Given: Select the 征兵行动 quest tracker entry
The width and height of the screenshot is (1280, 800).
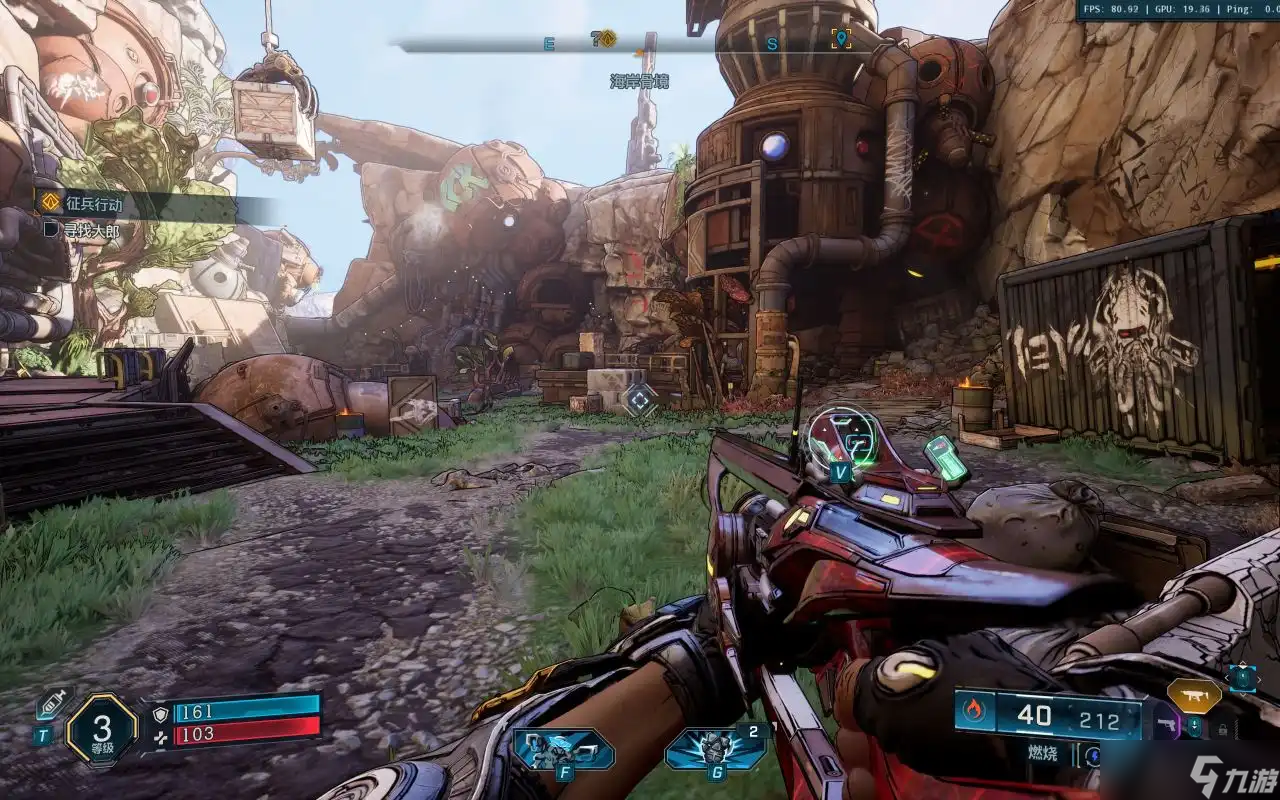Looking at the screenshot, I should pos(95,204).
